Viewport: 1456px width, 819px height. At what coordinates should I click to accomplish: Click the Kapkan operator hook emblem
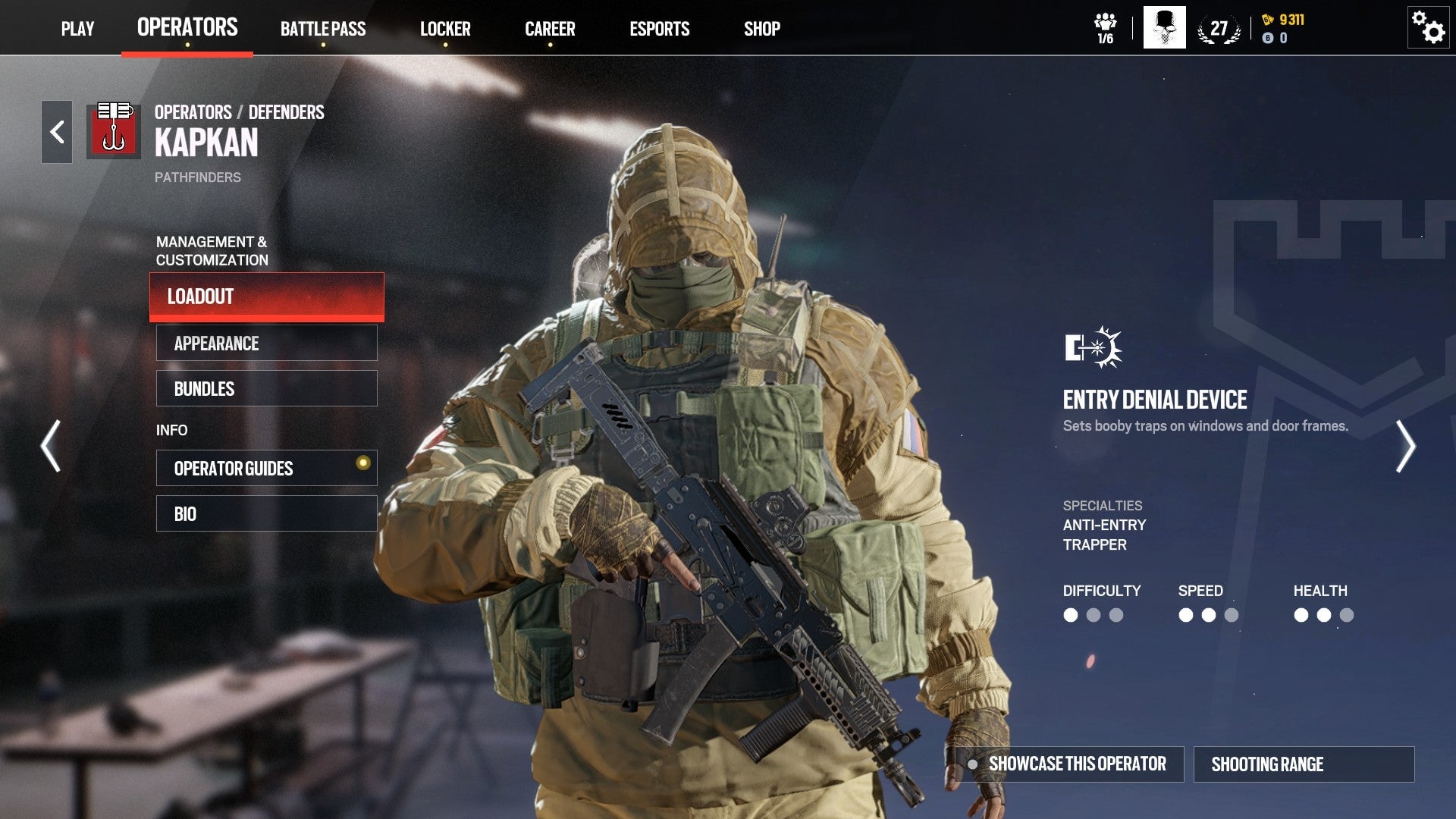click(115, 130)
